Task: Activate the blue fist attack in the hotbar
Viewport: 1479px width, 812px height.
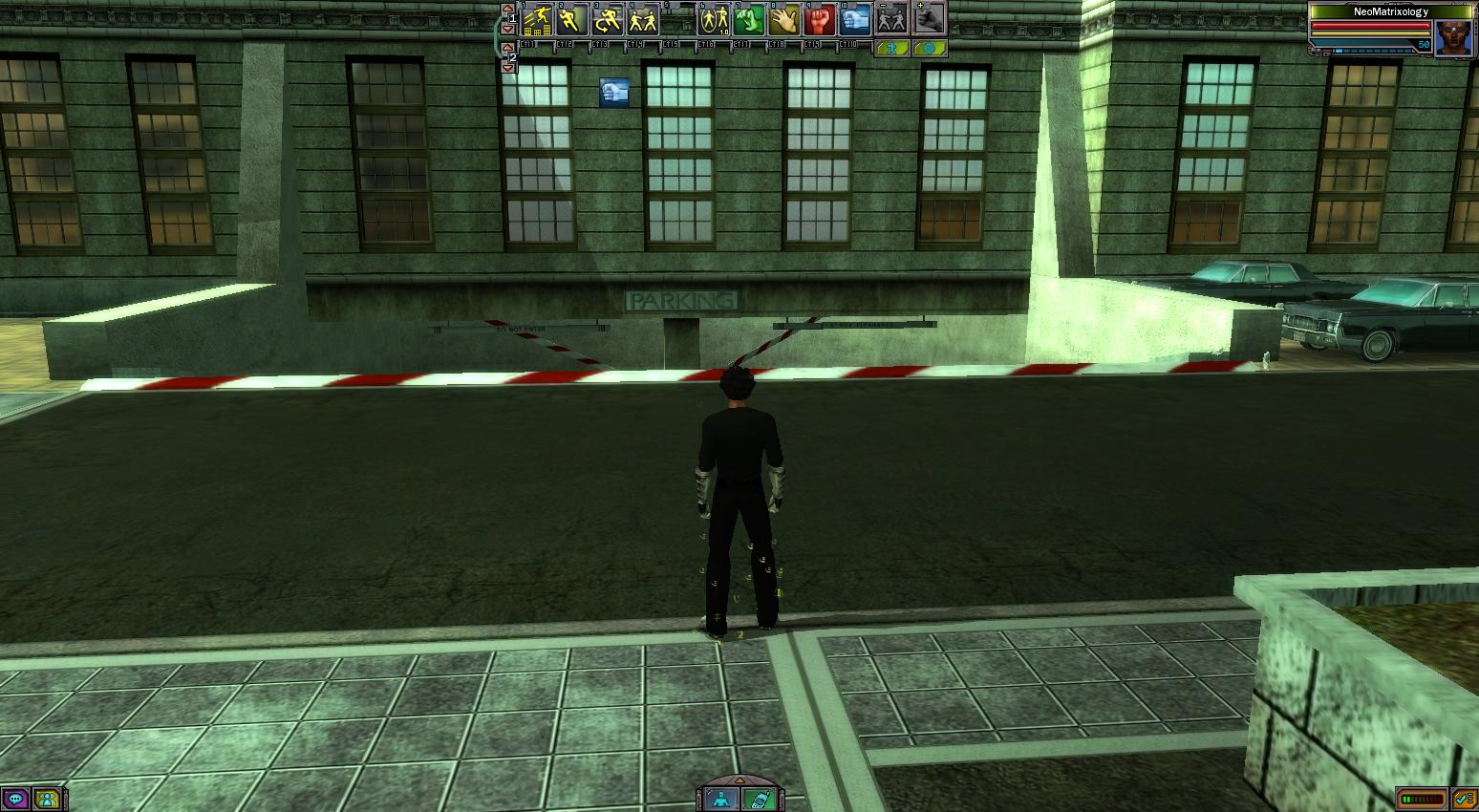Action: (855, 19)
